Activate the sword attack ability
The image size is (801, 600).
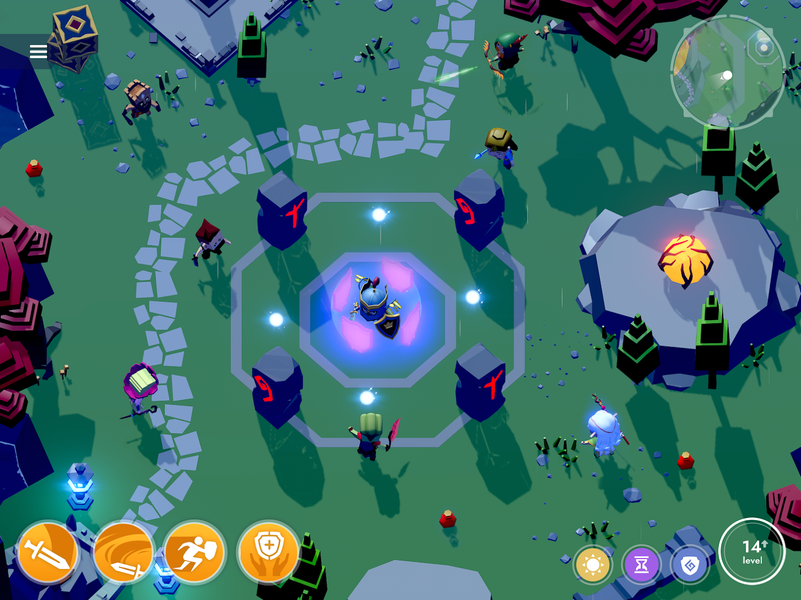tap(48, 552)
